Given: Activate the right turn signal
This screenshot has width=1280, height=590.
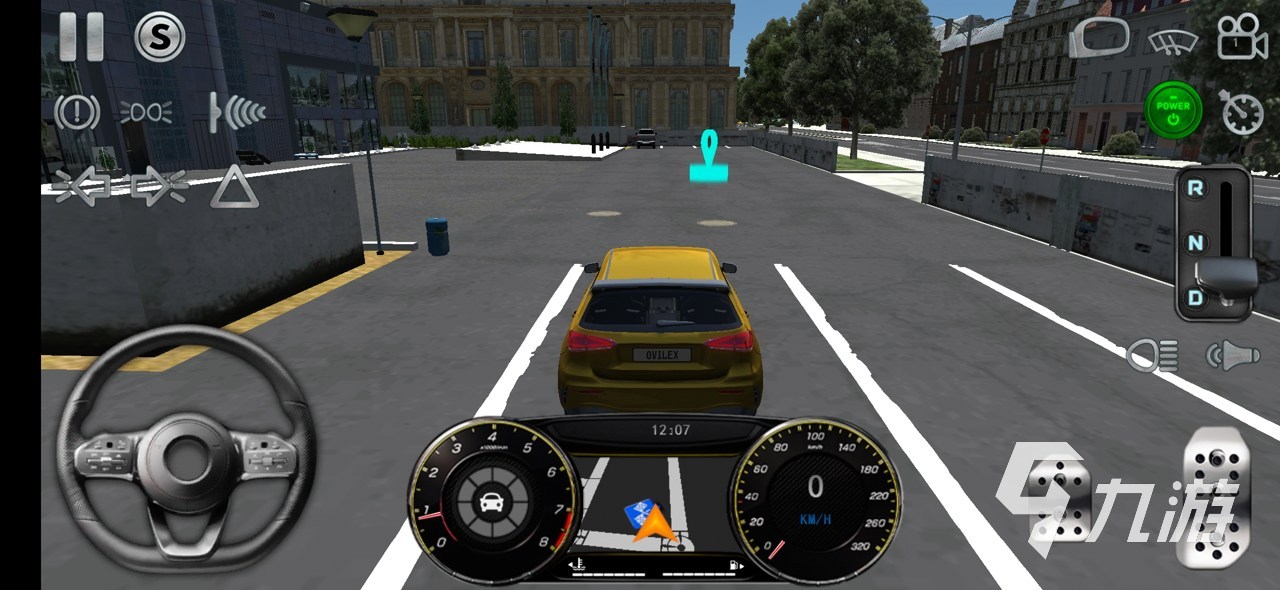Looking at the screenshot, I should (160, 187).
